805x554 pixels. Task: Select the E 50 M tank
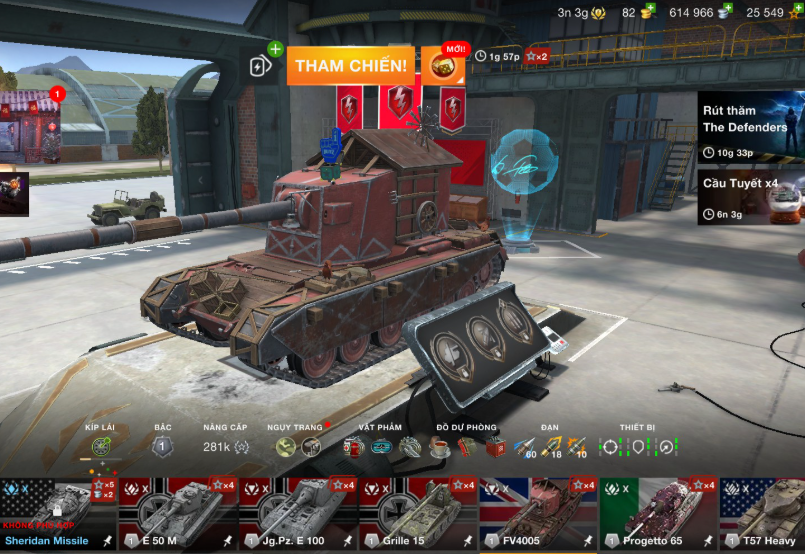(x=178, y=514)
